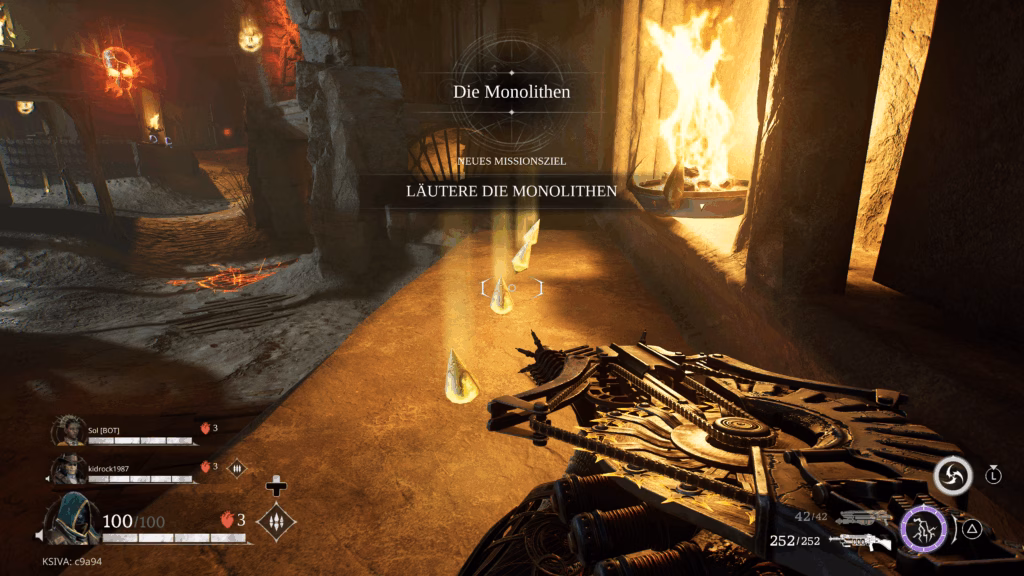Viewport: 1024px width, 576px height.
Task: Click the Die Monolithen mission title emblem
Action: pos(511,92)
